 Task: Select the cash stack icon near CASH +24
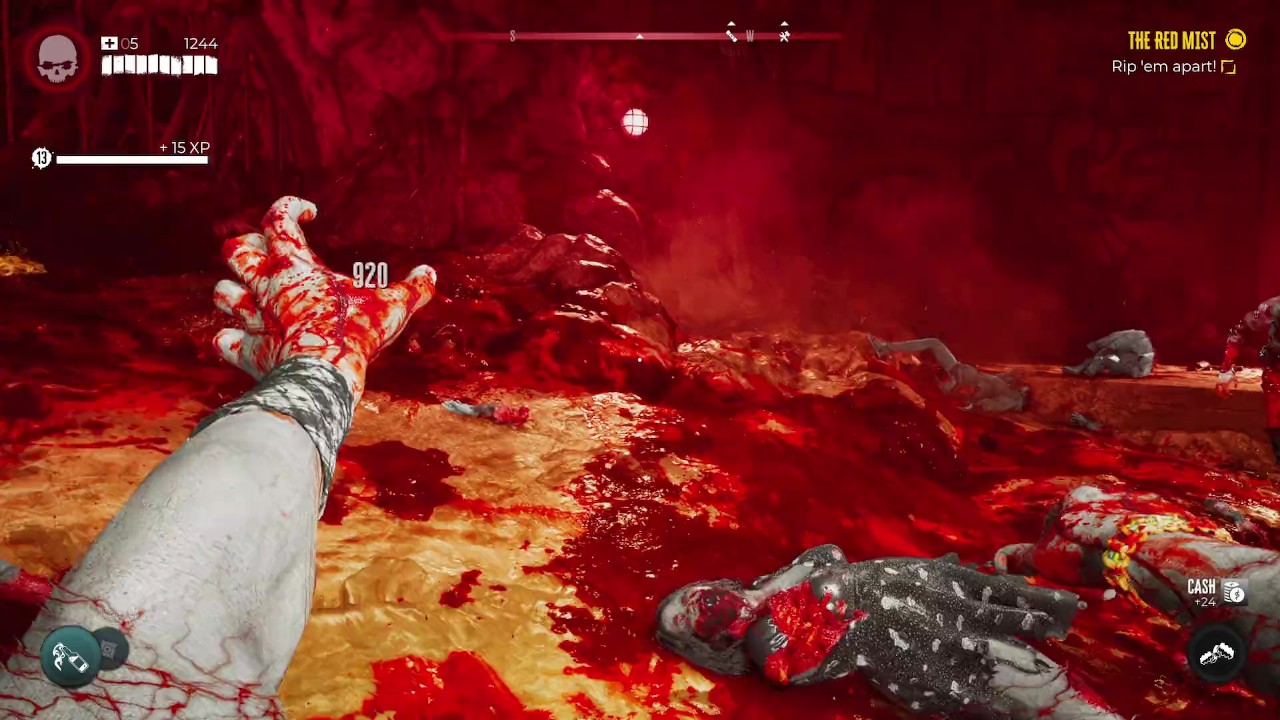[x=1233, y=591]
